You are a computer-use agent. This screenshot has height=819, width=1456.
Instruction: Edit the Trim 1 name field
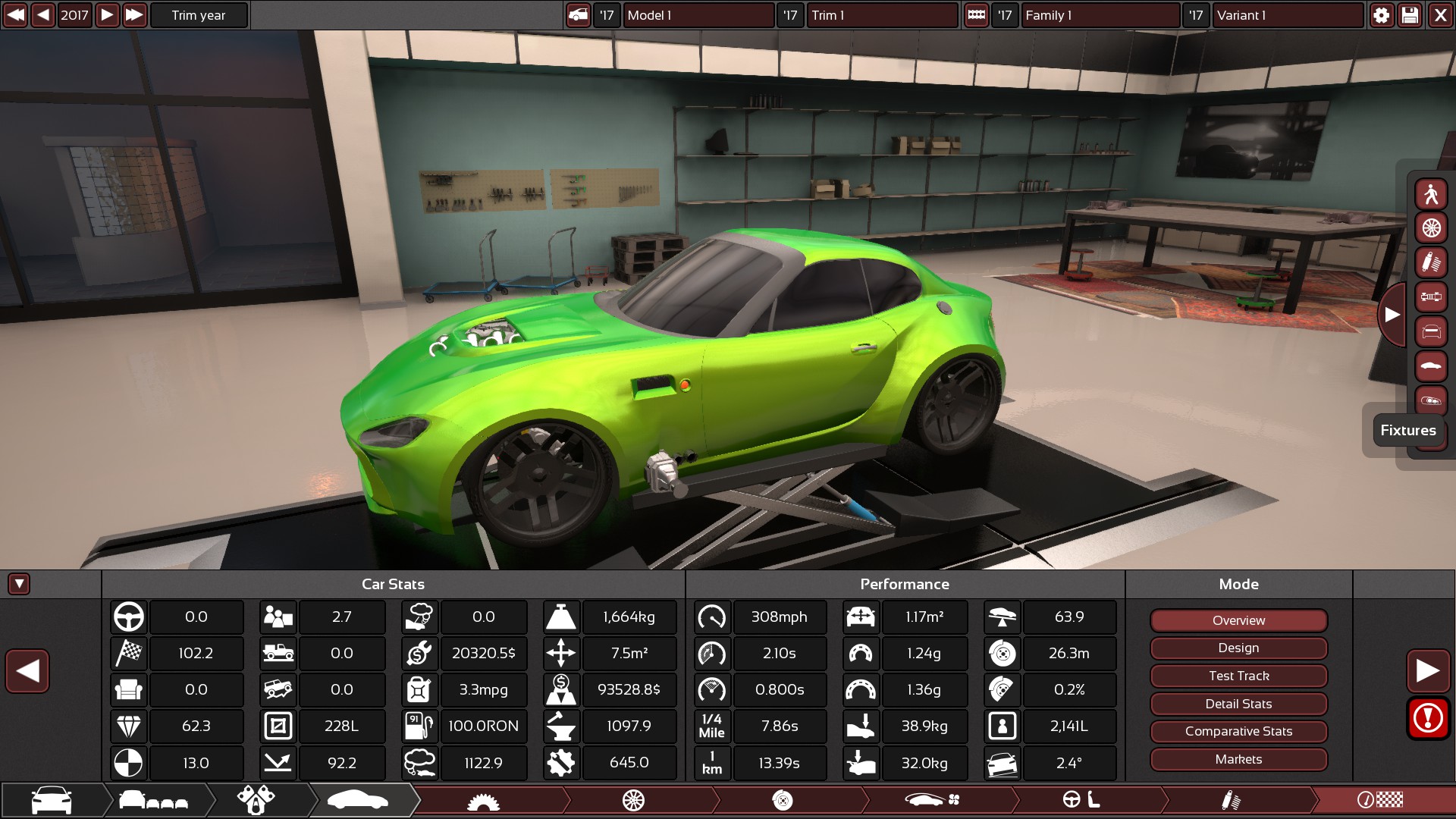pos(881,15)
